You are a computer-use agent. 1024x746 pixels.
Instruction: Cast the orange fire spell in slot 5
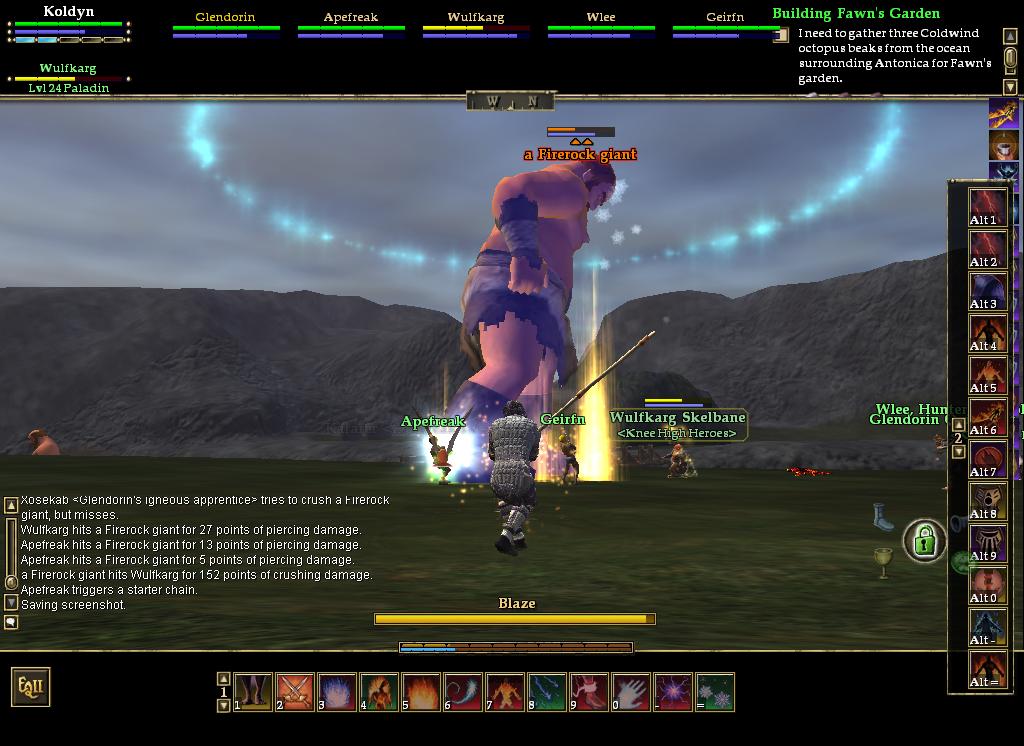pos(421,691)
